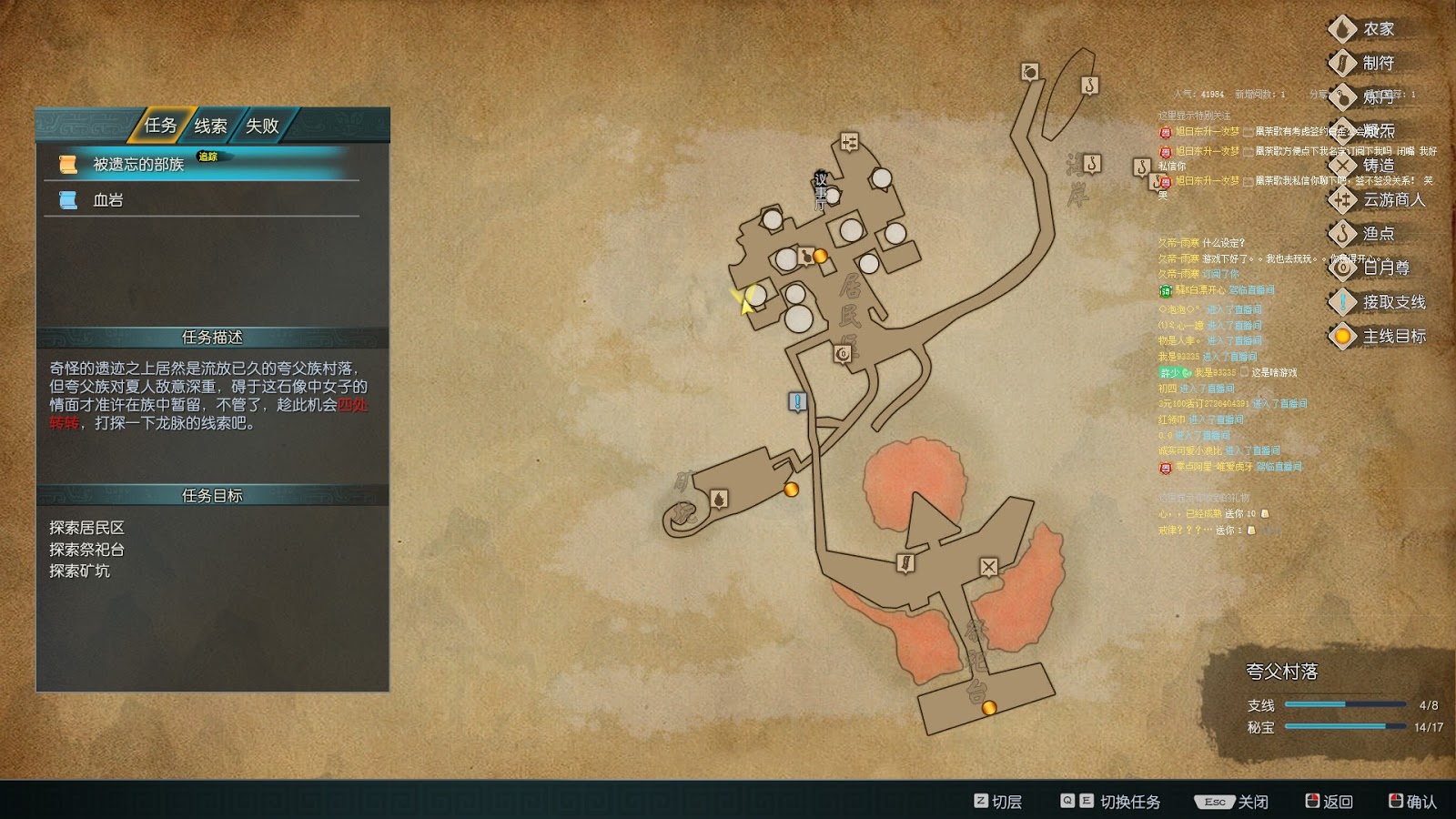Image resolution: width=1456 pixels, height=819 pixels.
Task: Click 红领巾 username in stream chat overlay
Action: coord(1172,420)
